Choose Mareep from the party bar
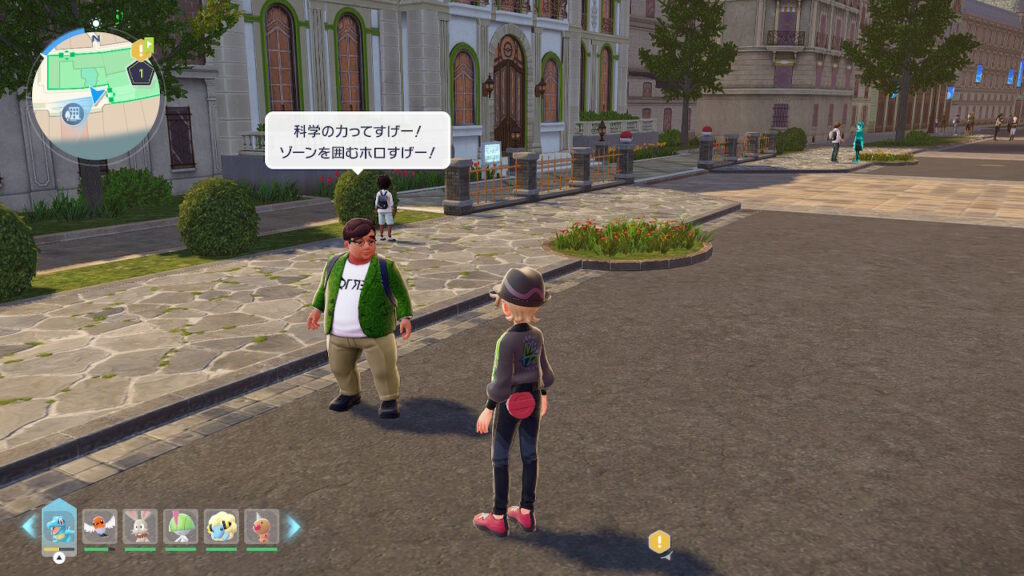The image size is (1024, 576). tap(221, 526)
